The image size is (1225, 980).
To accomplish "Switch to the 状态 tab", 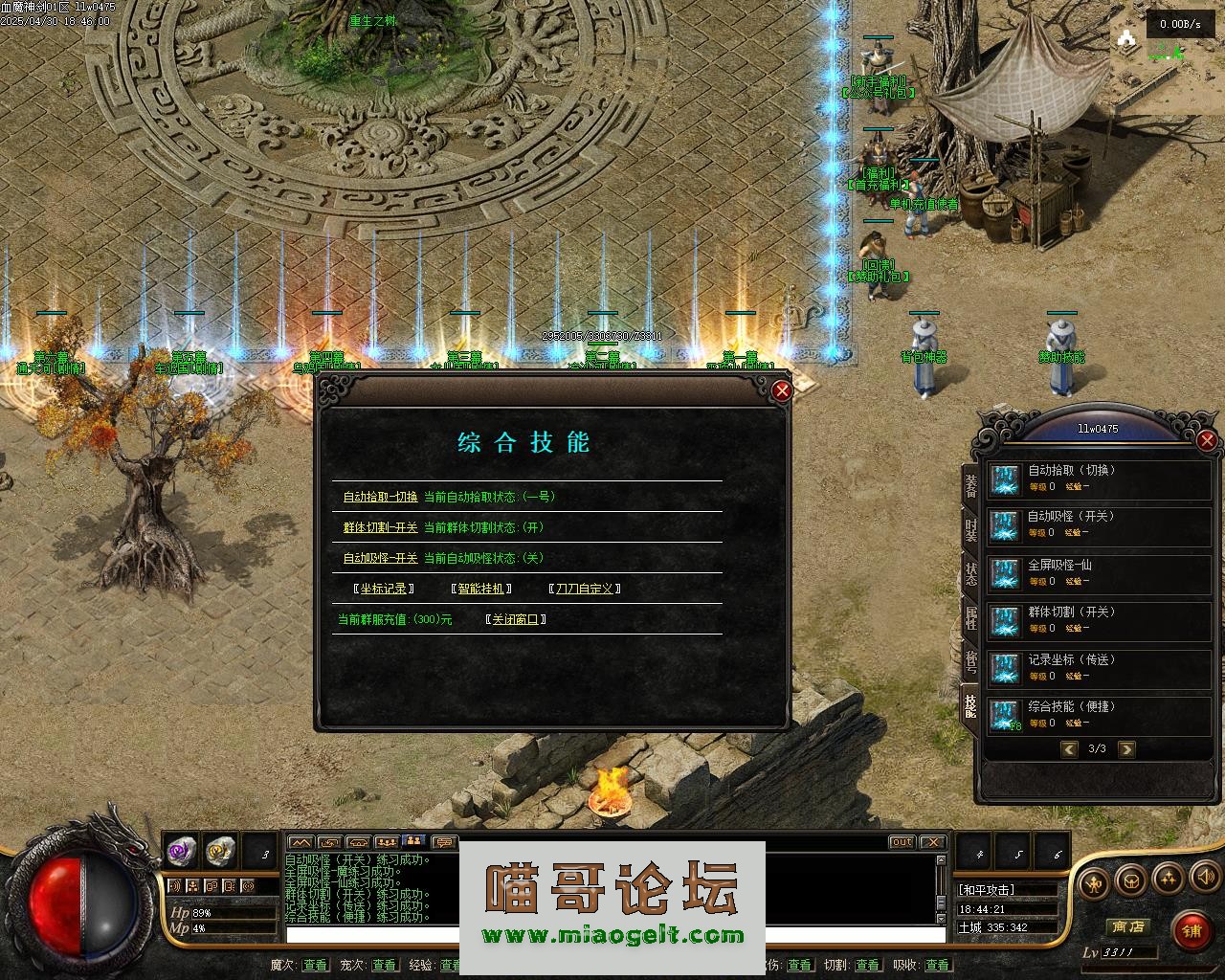I will click(x=970, y=574).
